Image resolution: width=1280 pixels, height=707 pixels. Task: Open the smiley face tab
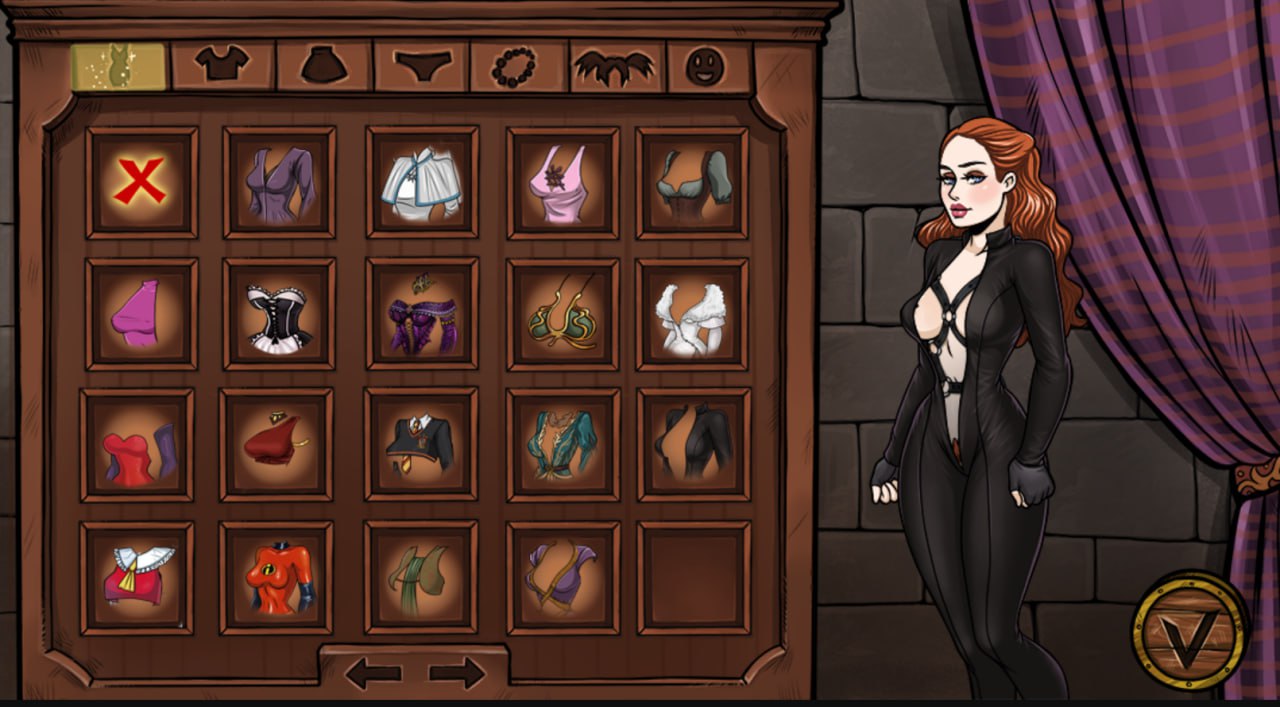[x=706, y=67]
